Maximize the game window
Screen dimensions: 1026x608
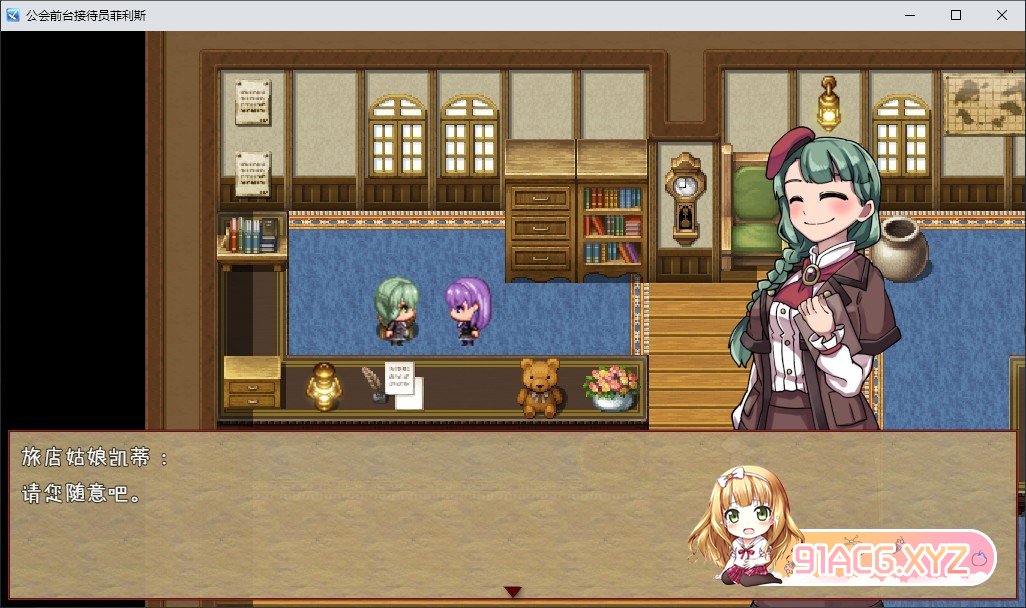click(956, 15)
